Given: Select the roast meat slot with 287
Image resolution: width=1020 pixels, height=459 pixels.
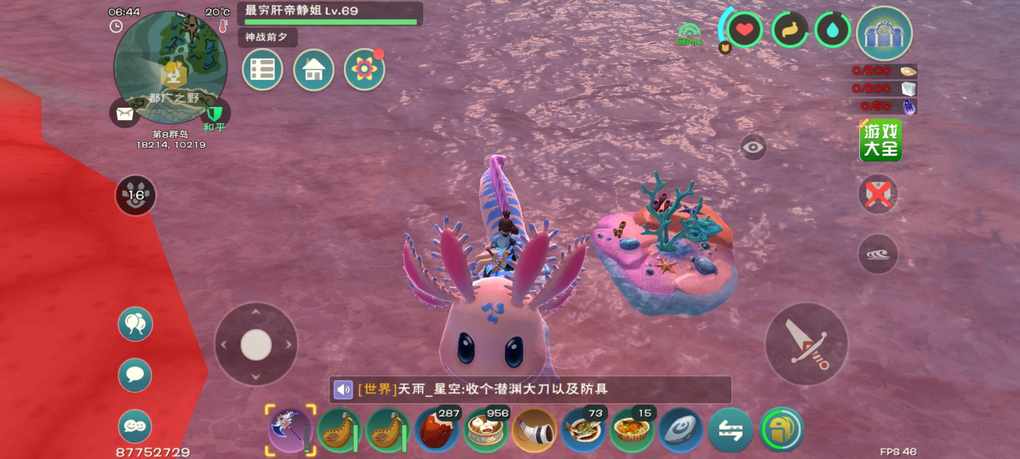Looking at the screenshot, I should tap(437, 430).
